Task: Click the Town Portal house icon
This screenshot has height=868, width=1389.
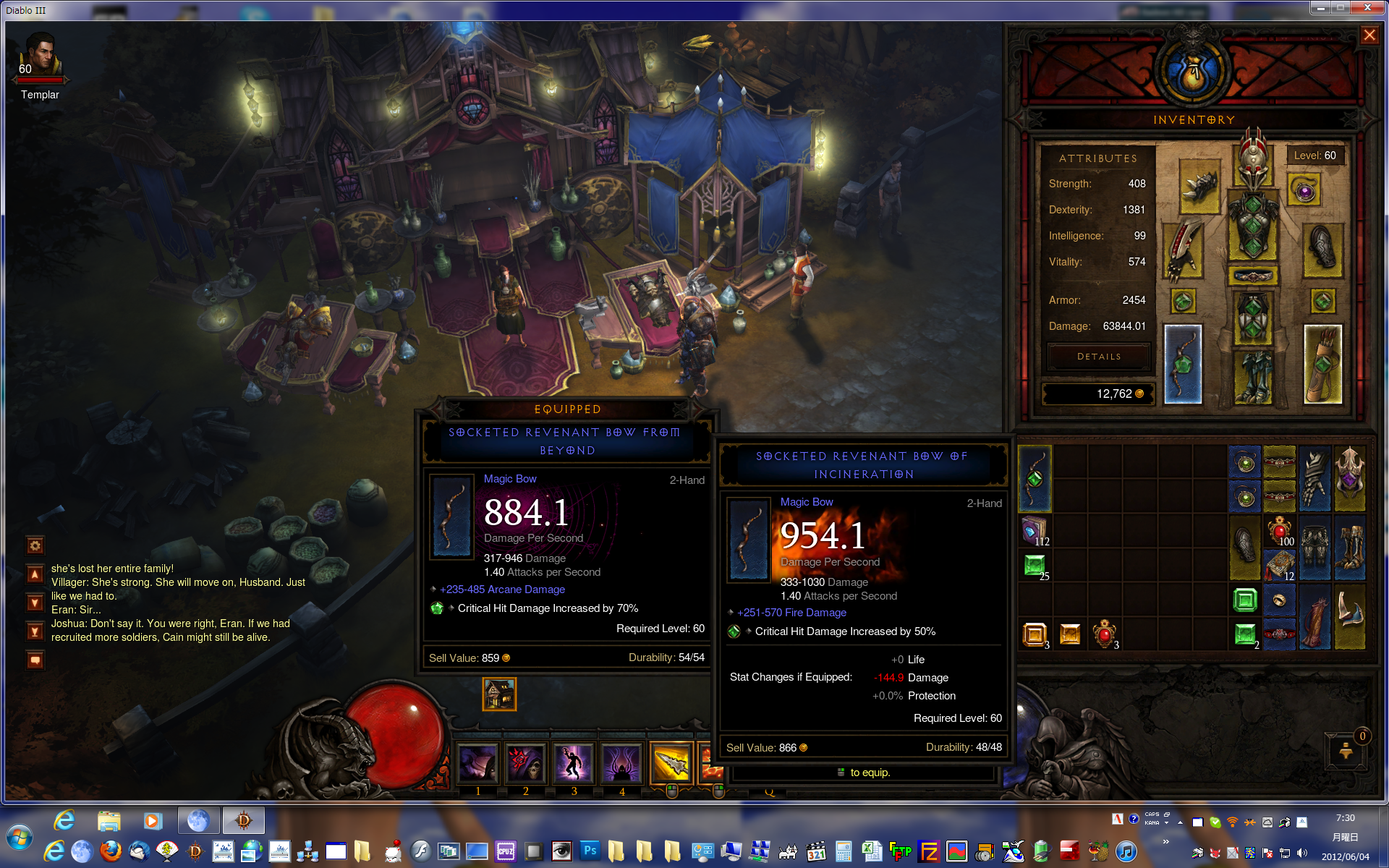Action: (x=499, y=694)
